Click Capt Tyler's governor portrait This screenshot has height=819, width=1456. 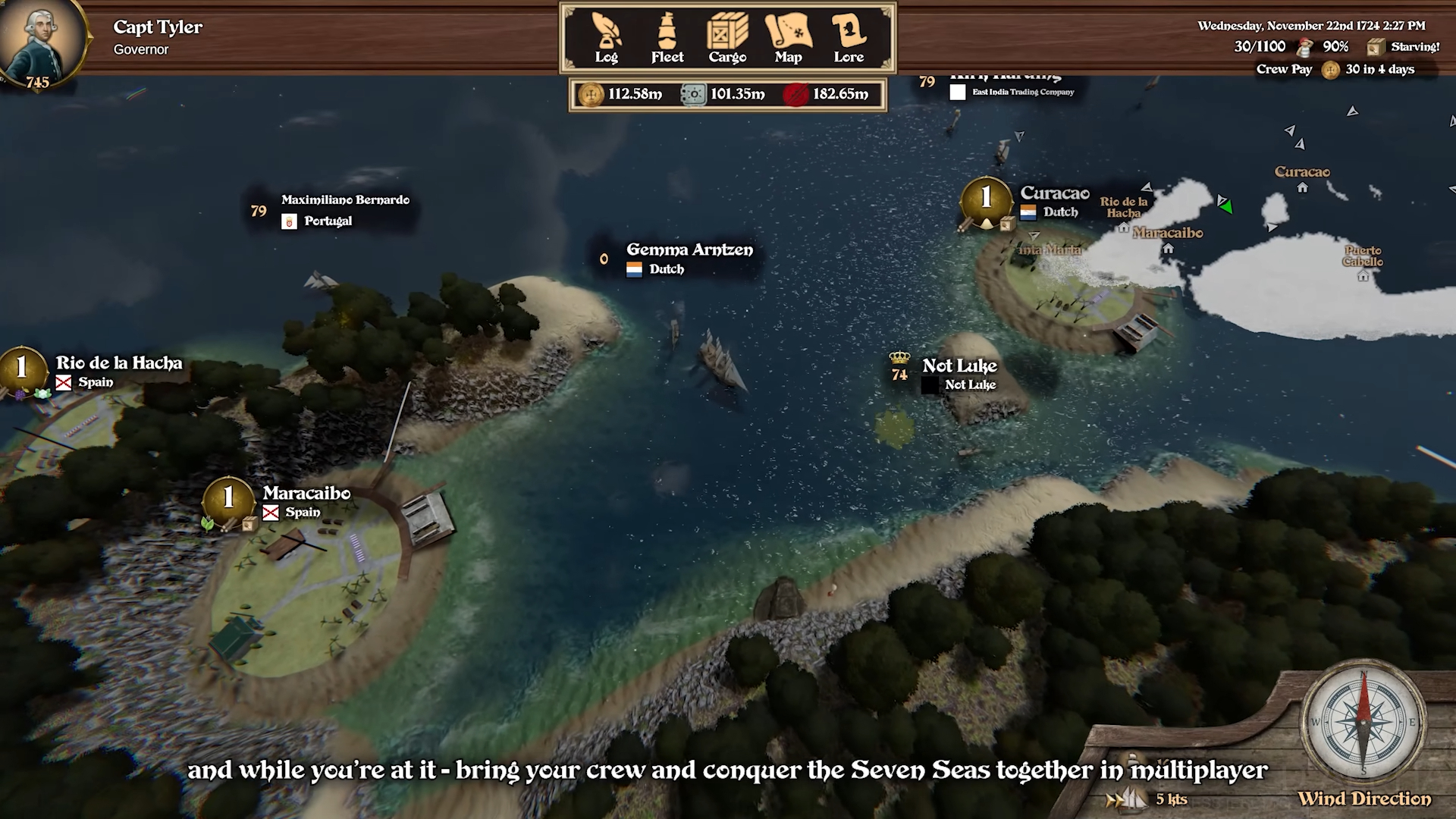(42, 41)
